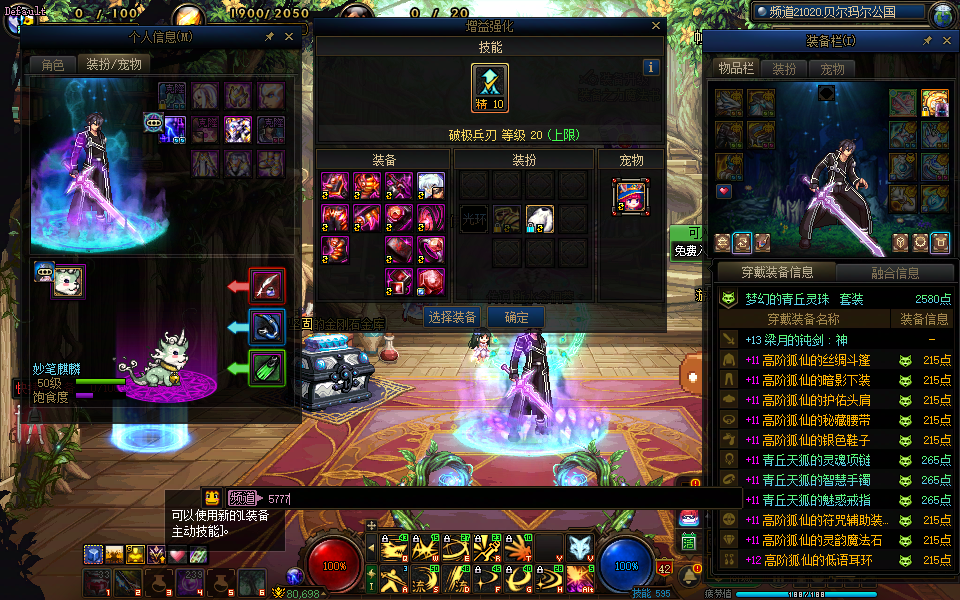Switch to the 物品栏 inventory tab
This screenshot has width=960, height=600.
click(735, 69)
